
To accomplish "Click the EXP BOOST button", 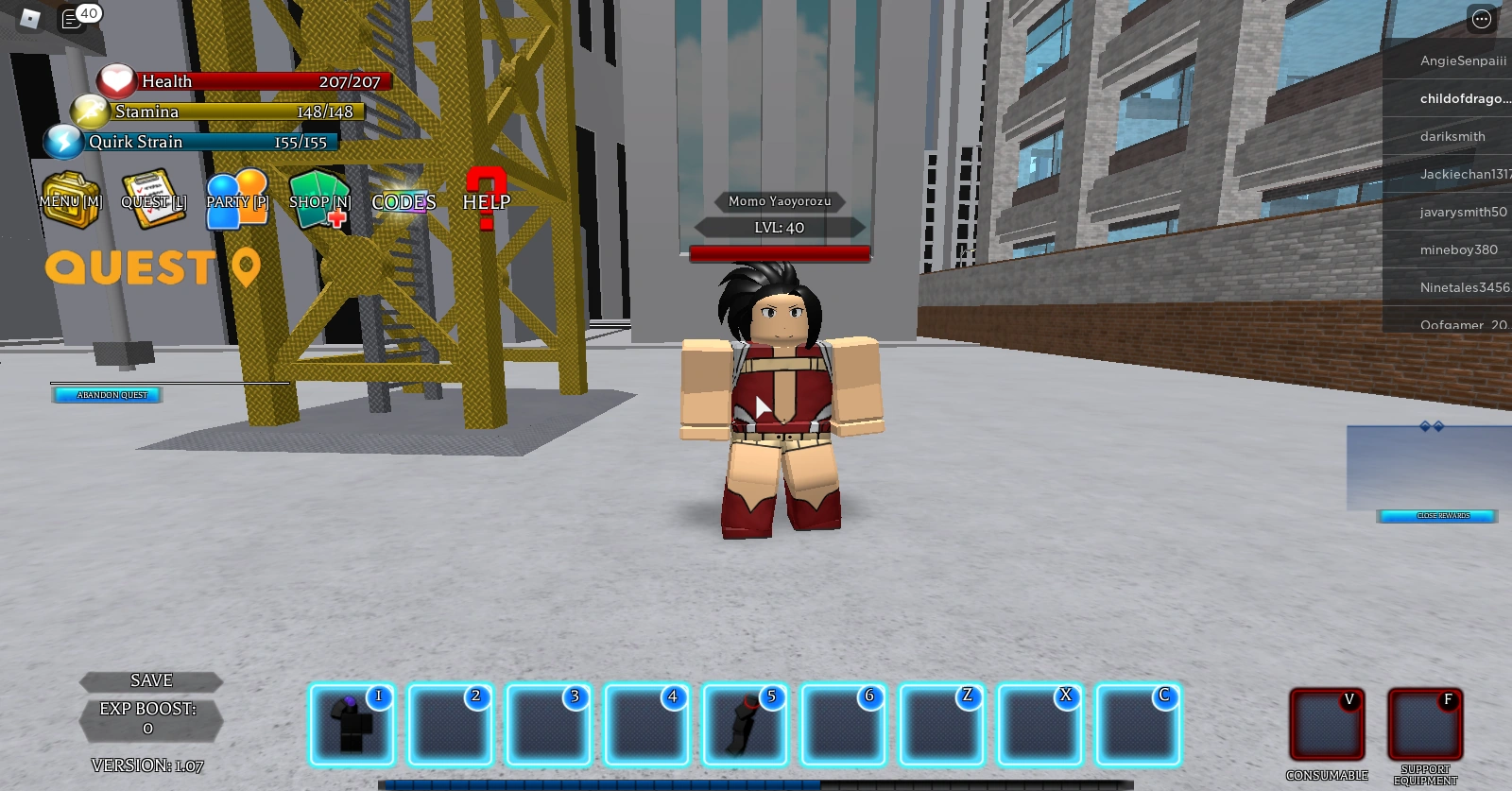I will pyautogui.click(x=151, y=718).
